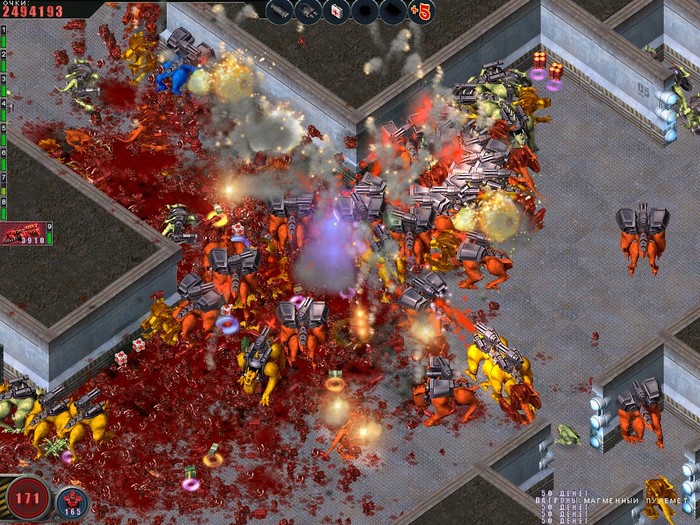This screenshot has height=525, width=700.
Task: Select weapon slot number 5
Action: click(4, 131)
